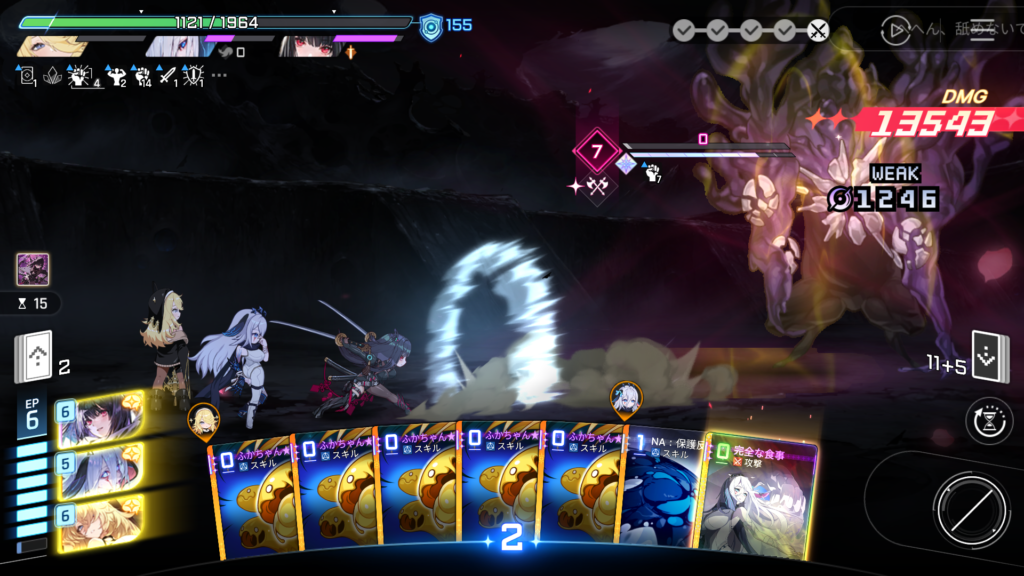Inspect the enemy's action counter diamond showing 7

(598, 153)
